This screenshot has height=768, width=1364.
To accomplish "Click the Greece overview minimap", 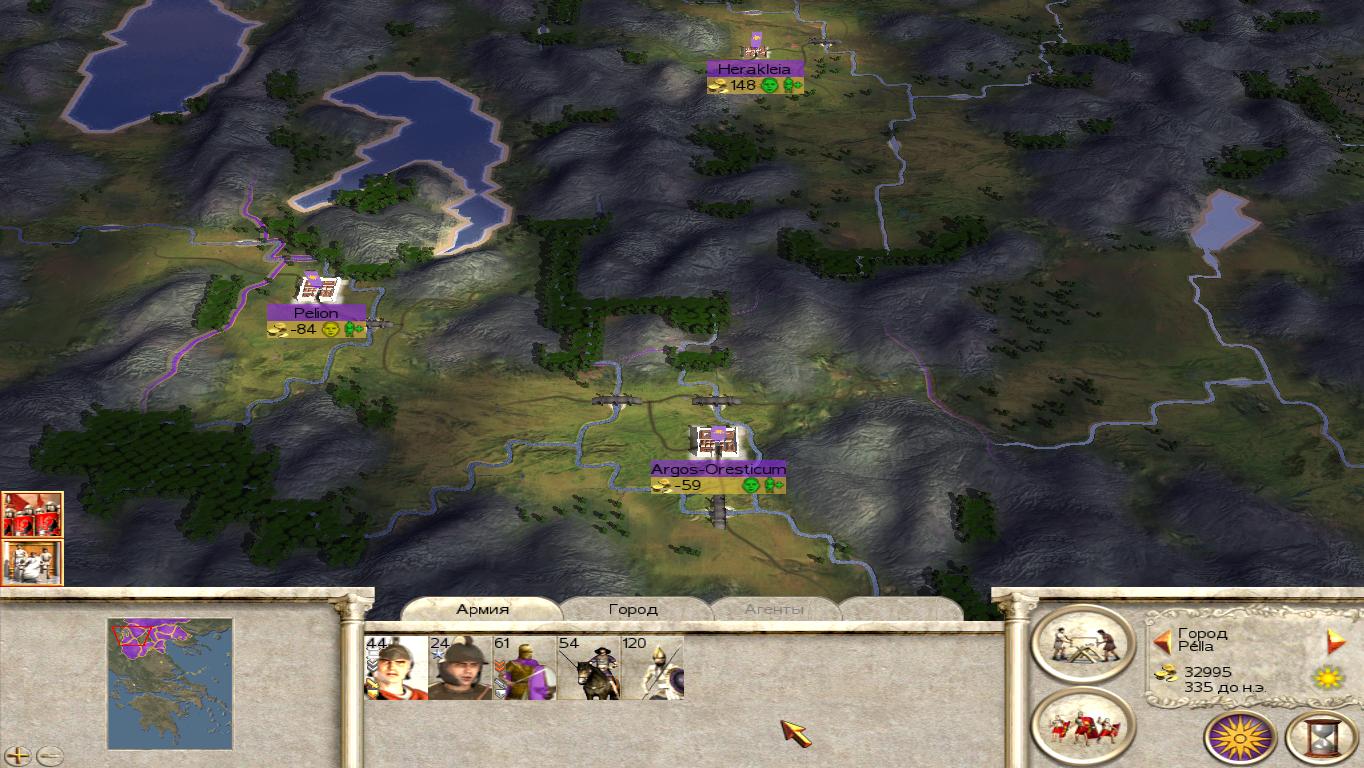I will point(170,682).
